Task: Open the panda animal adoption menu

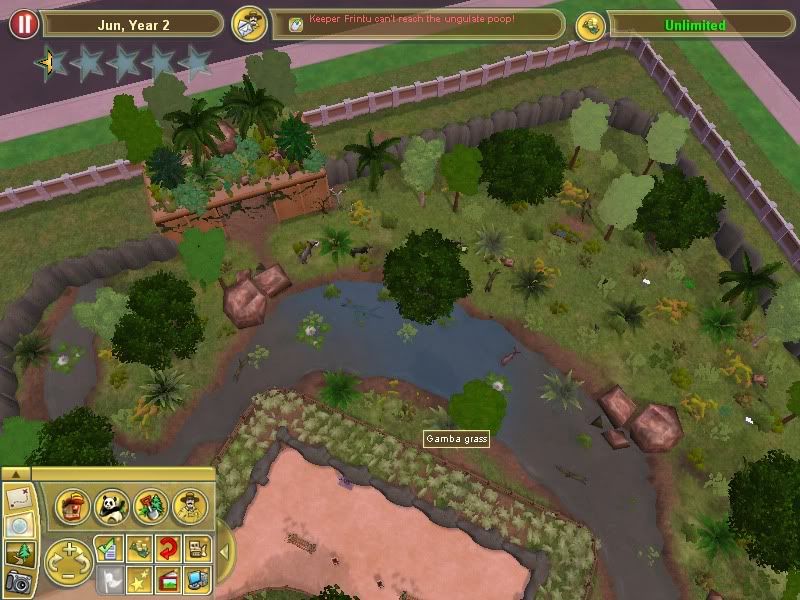Action: point(110,506)
